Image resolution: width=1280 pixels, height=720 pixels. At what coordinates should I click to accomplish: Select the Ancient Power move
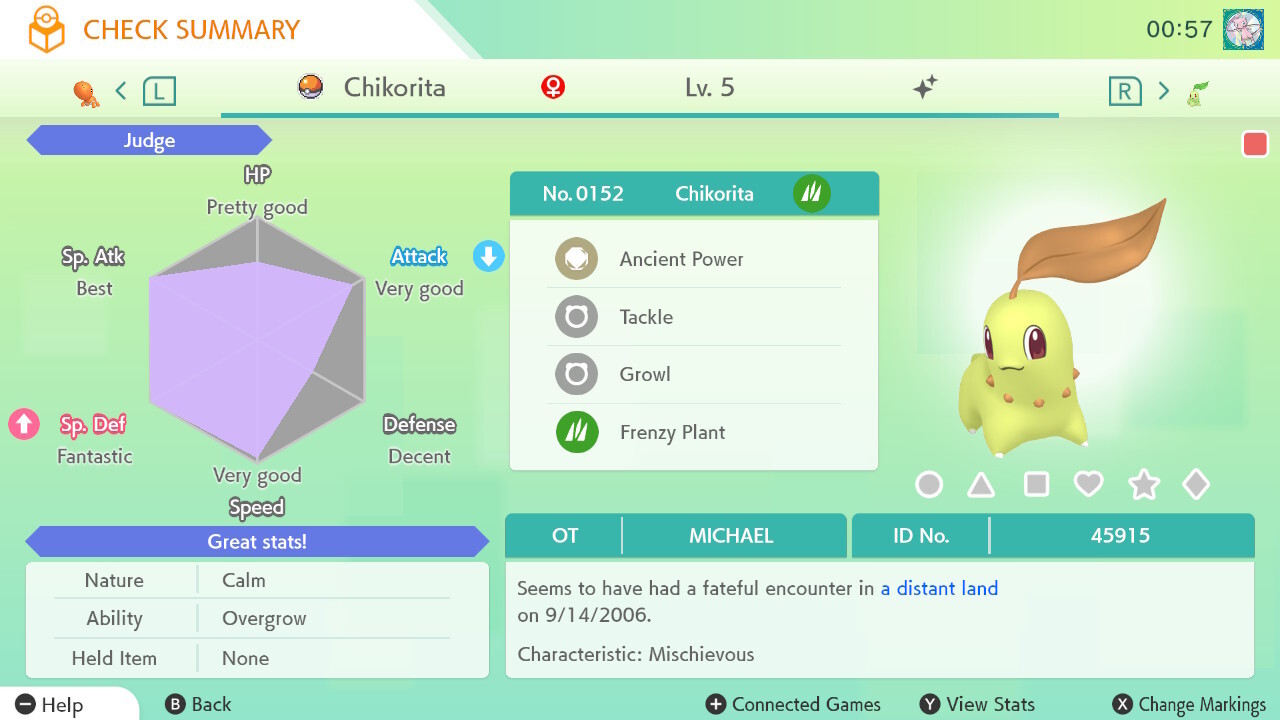click(681, 259)
